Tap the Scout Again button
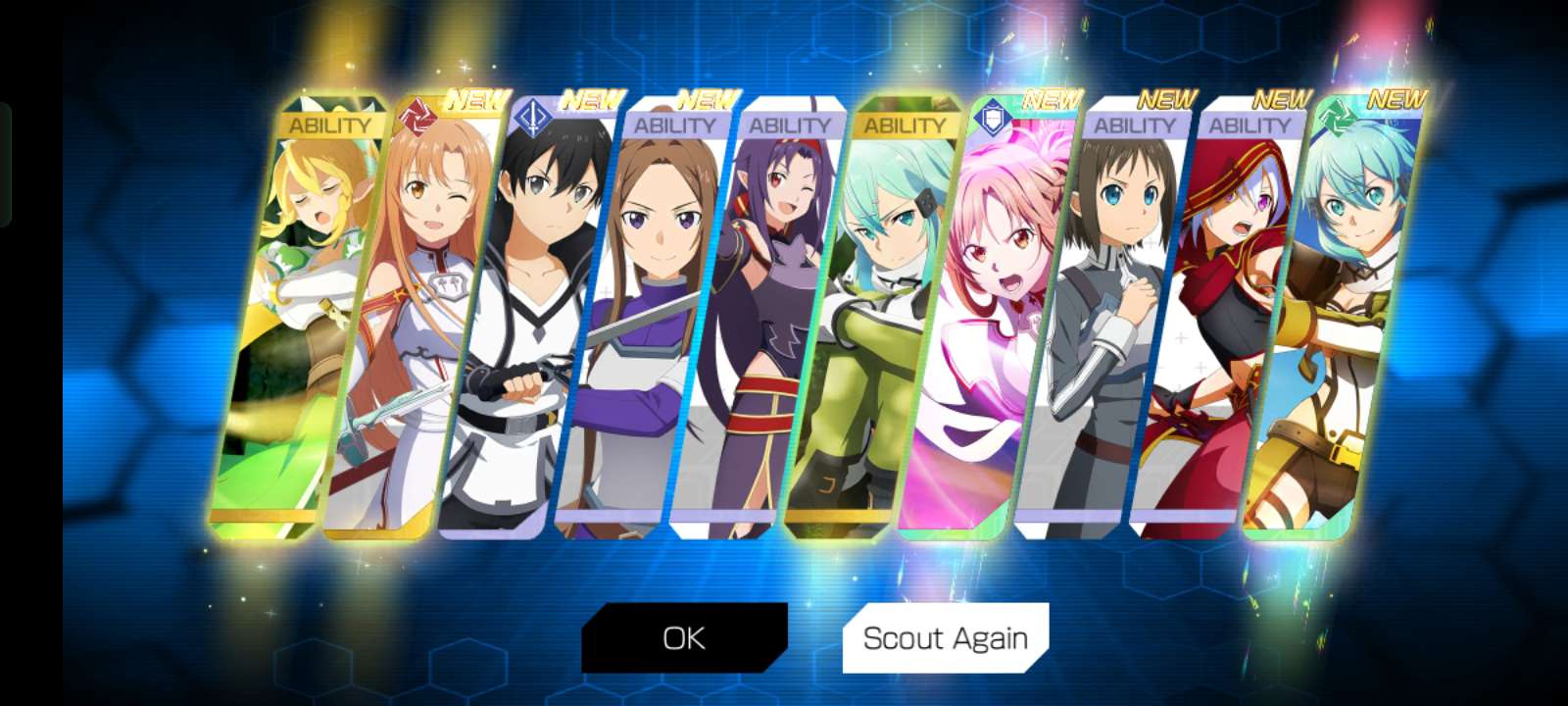Image resolution: width=1568 pixels, height=706 pixels. pyautogui.click(x=945, y=638)
